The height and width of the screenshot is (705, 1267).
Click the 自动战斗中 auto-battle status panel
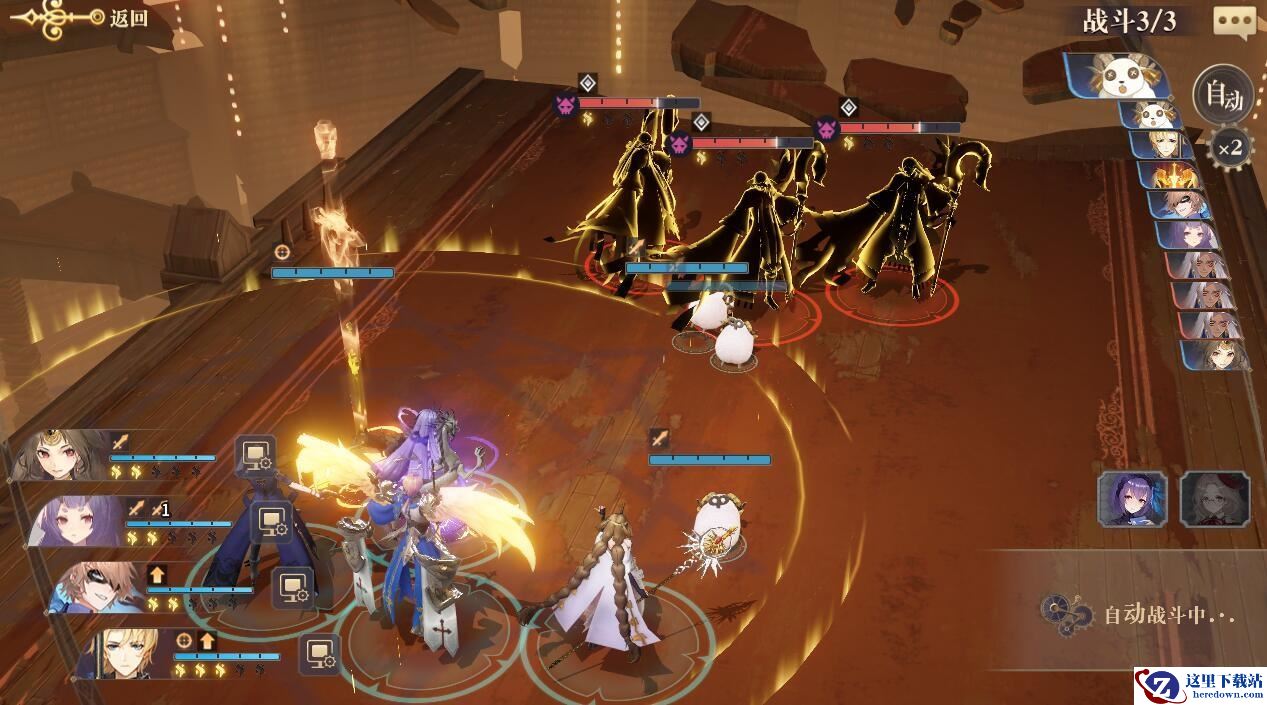1140,613
